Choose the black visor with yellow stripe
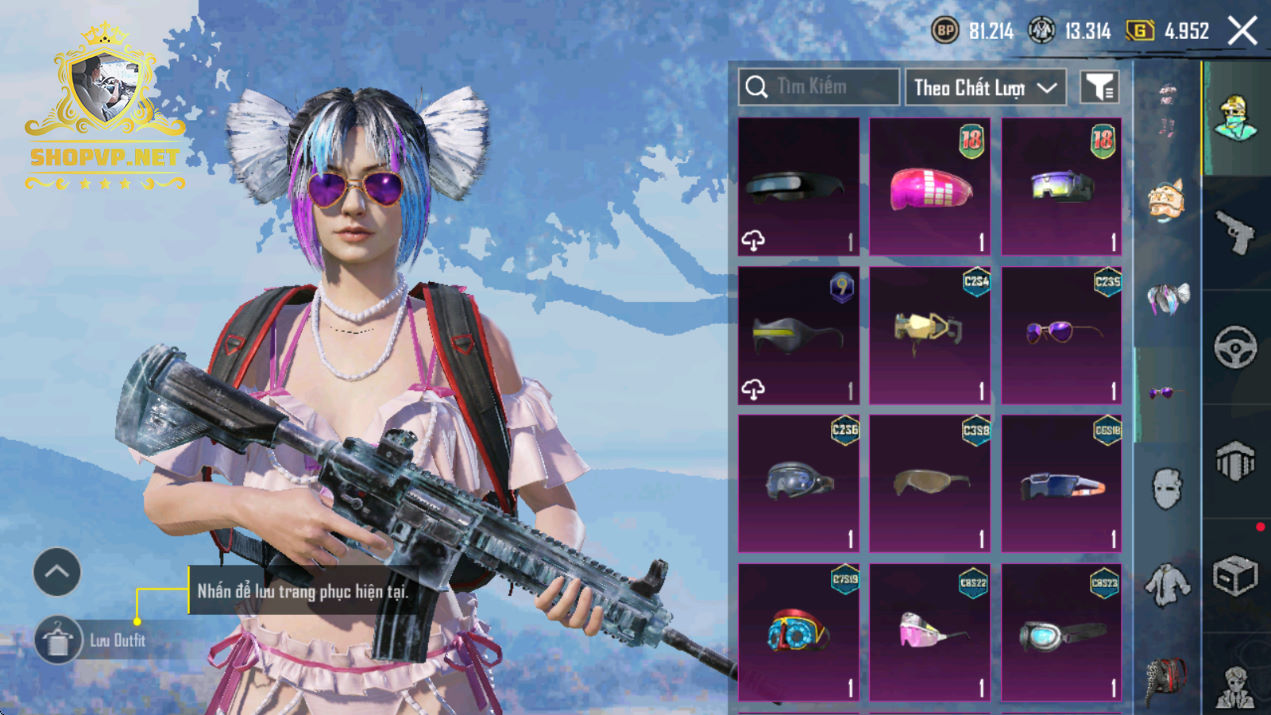The width and height of the screenshot is (1271, 715). coord(798,335)
